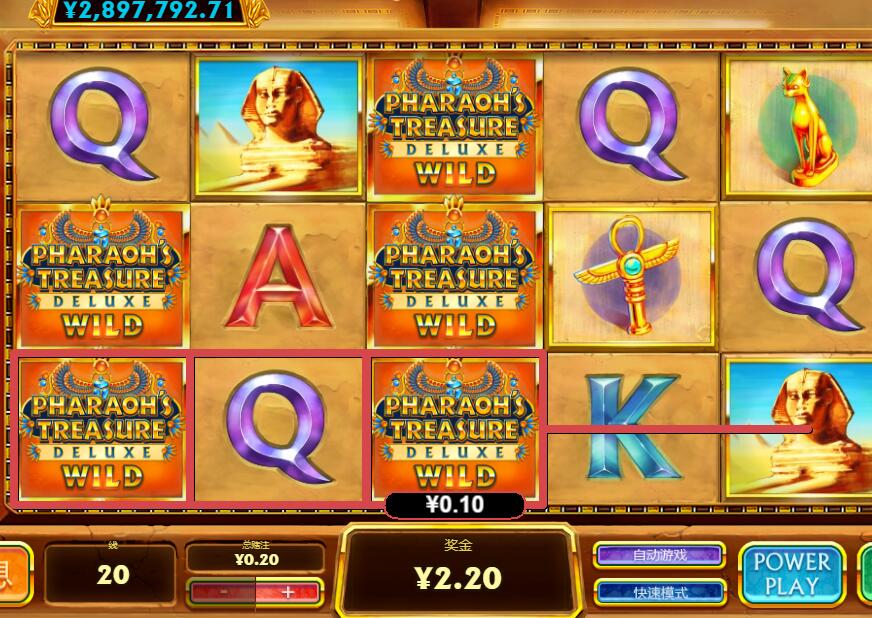This screenshot has width=872, height=618.
Task: Start auto play (自动游戏)
Action: point(660,555)
